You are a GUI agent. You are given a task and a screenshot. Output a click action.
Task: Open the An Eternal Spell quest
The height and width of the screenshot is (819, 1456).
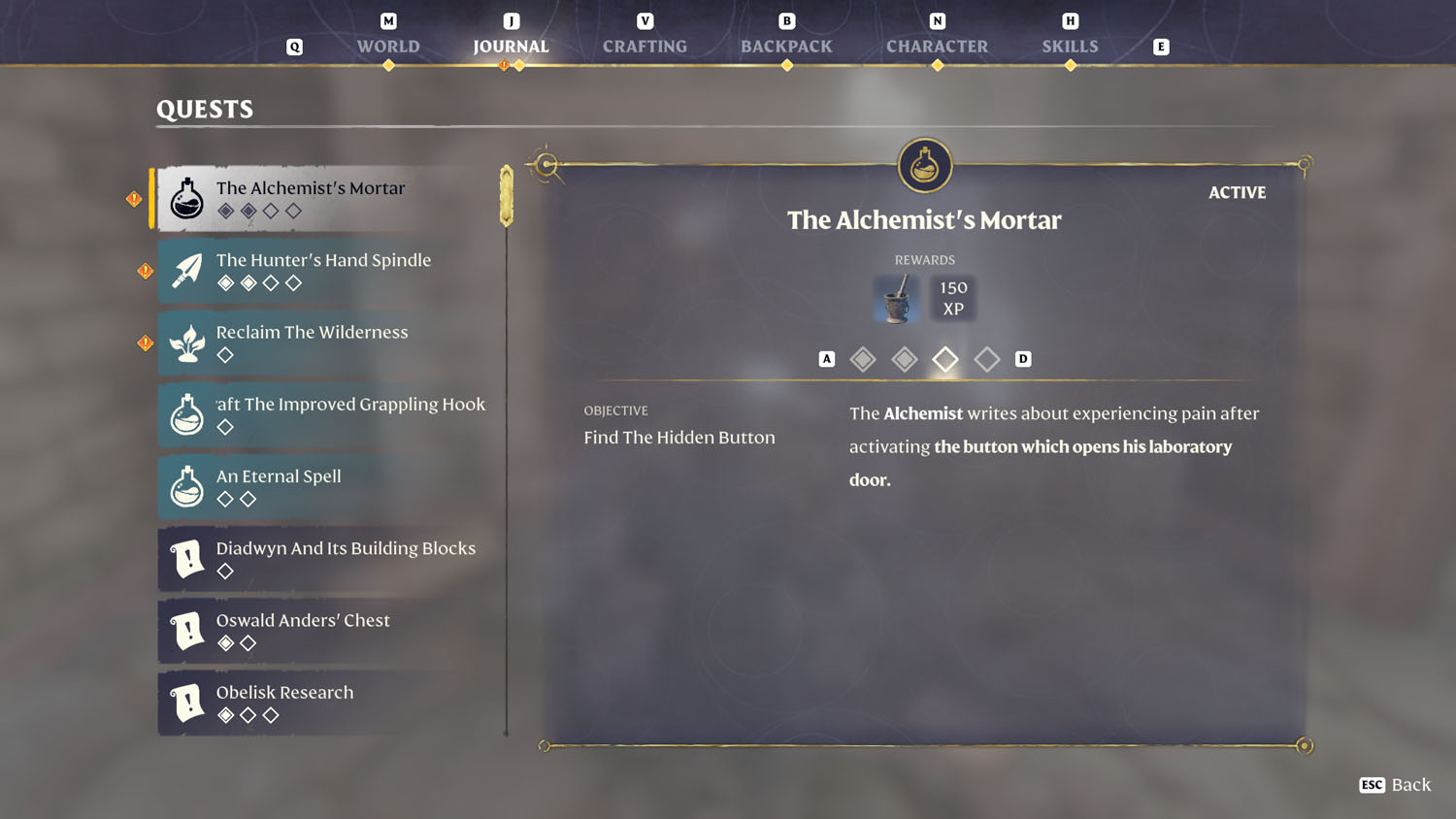click(x=320, y=487)
